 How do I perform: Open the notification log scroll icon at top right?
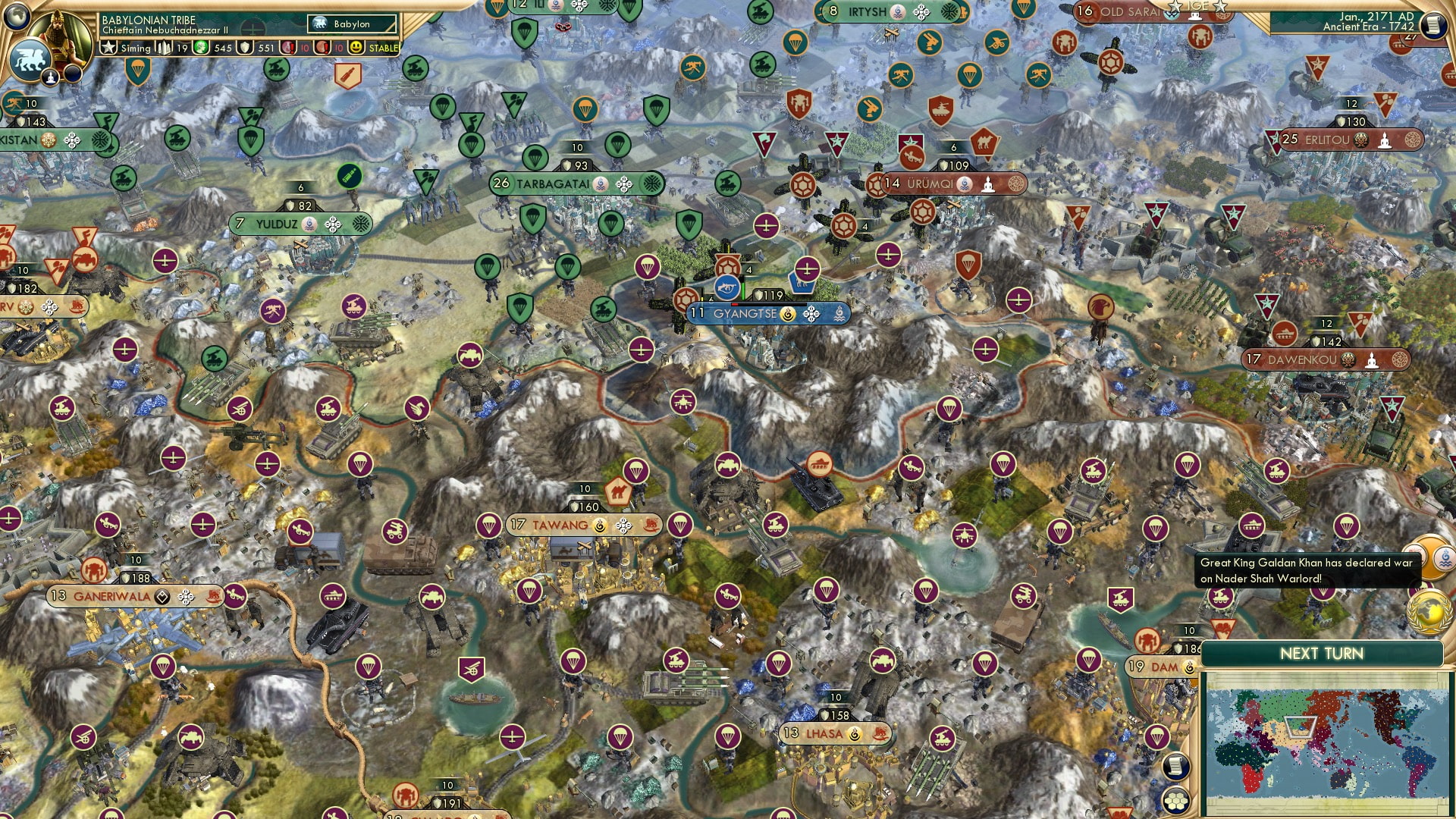[x=1434, y=24]
